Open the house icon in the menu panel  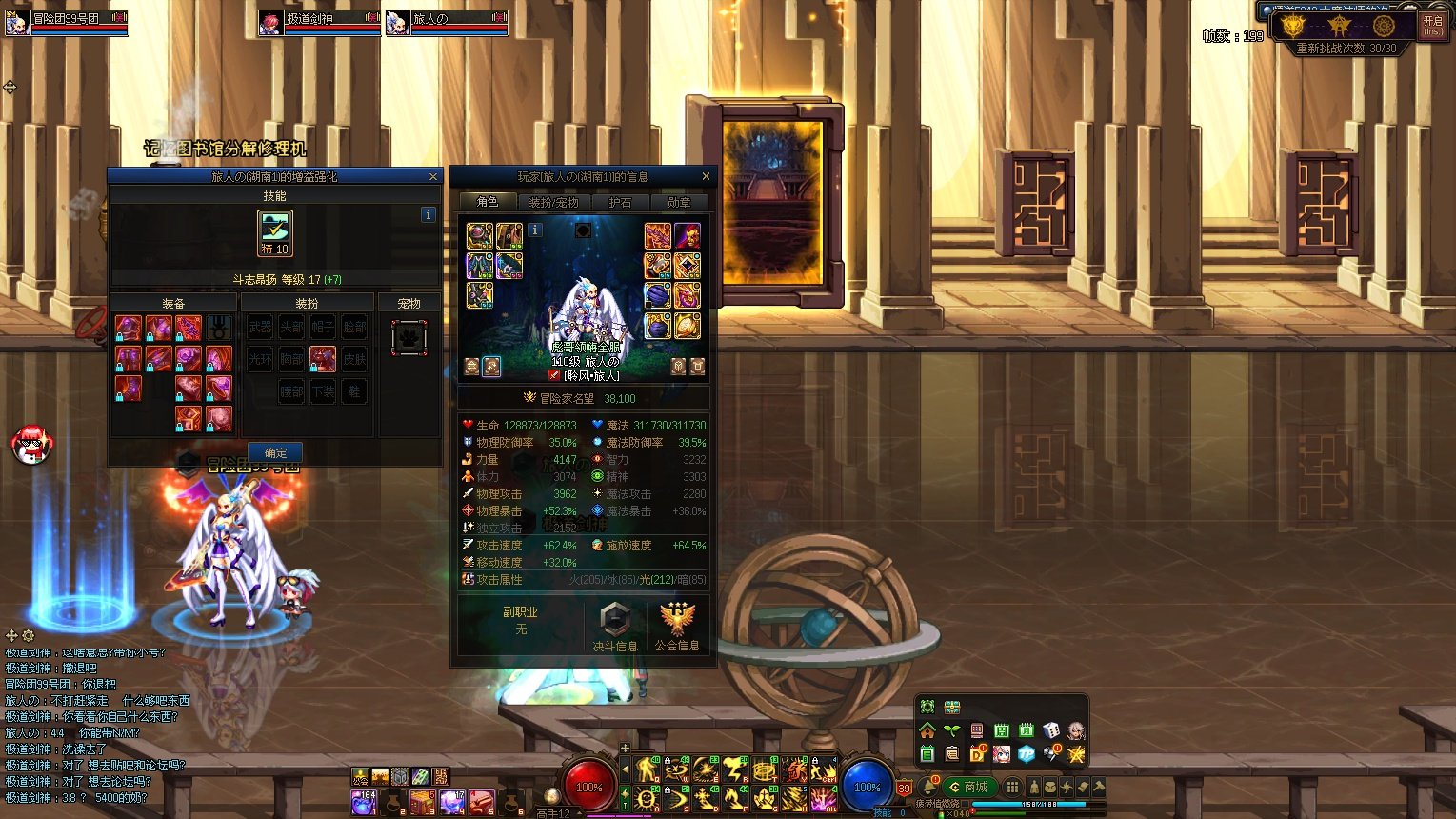point(927,730)
